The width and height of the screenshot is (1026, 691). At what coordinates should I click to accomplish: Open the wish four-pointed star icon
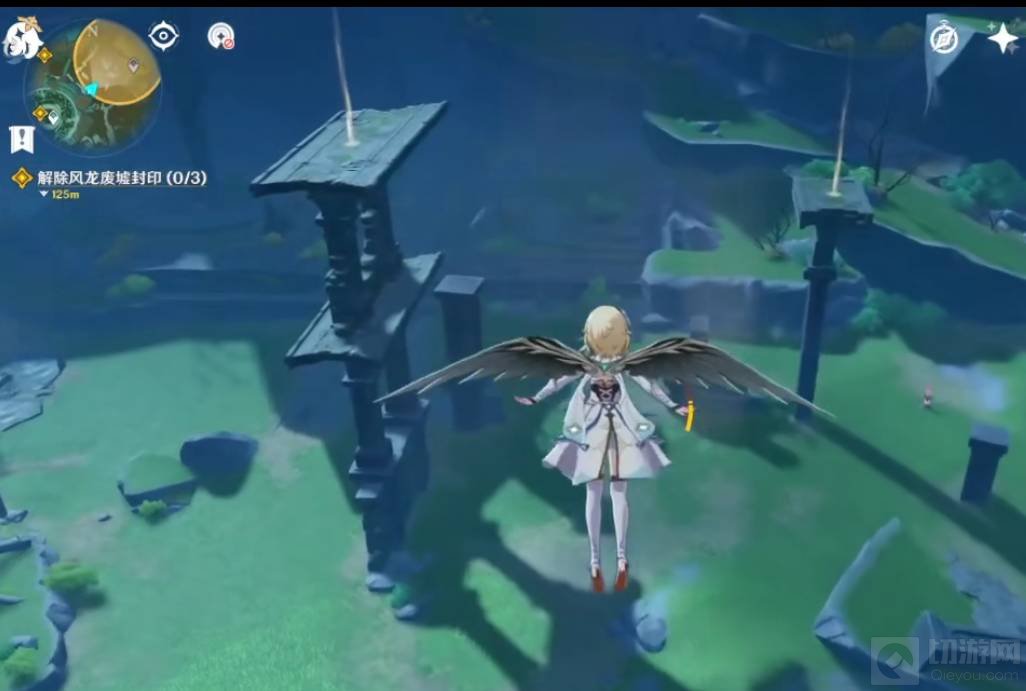click(x=1001, y=38)
